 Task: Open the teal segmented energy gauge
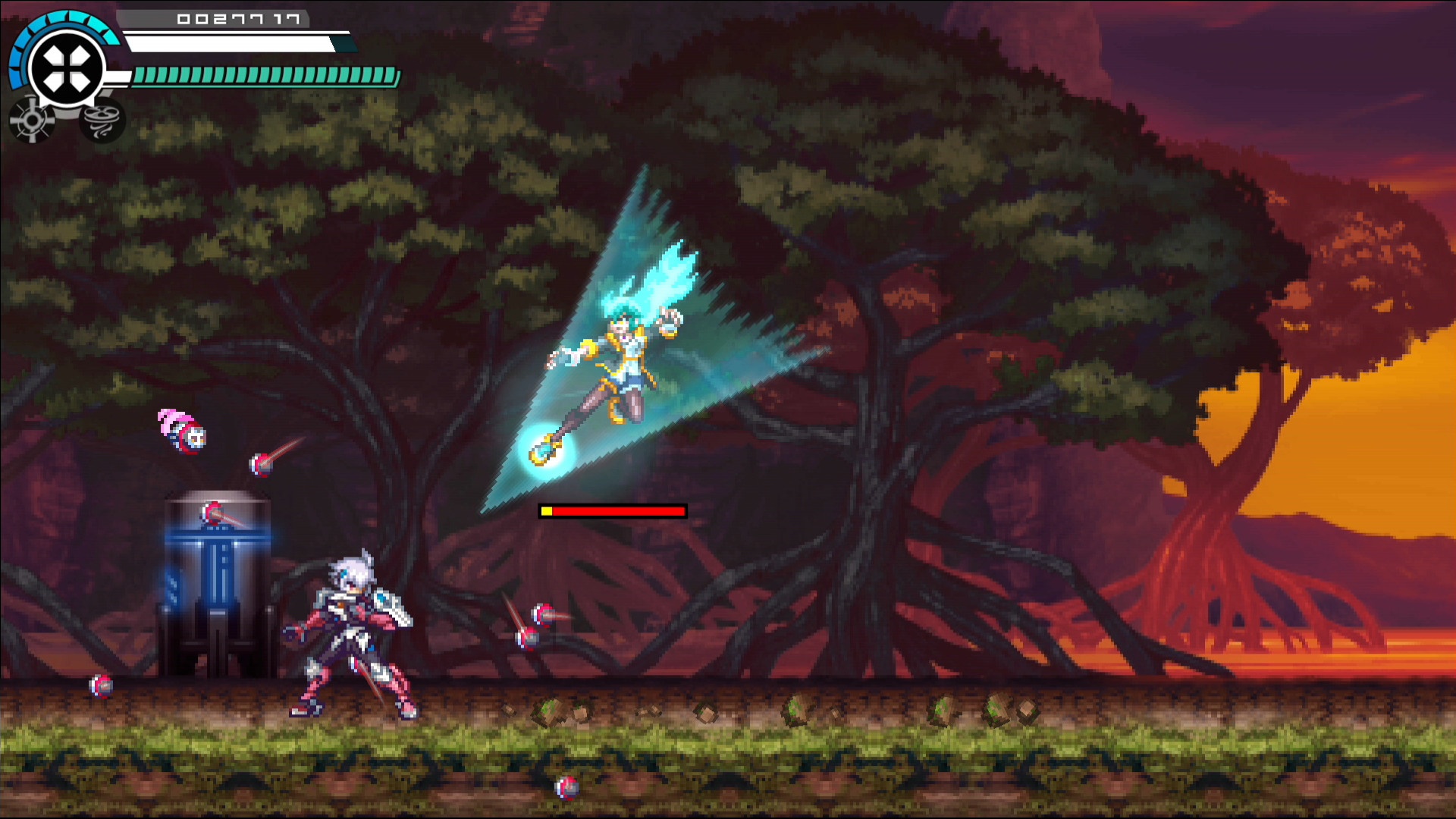tap(262, 75)
